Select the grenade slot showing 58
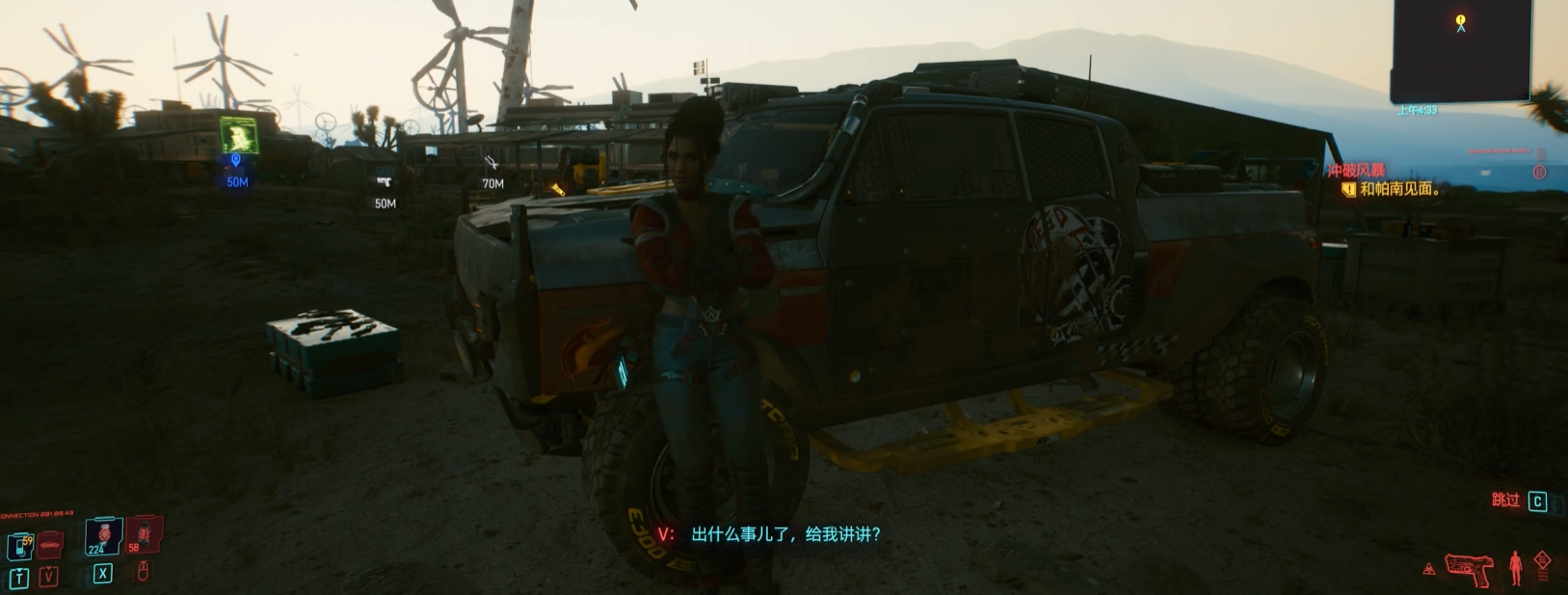This screenshot has height=595, width=1568. pyautogui.click(x=144, y=534)
